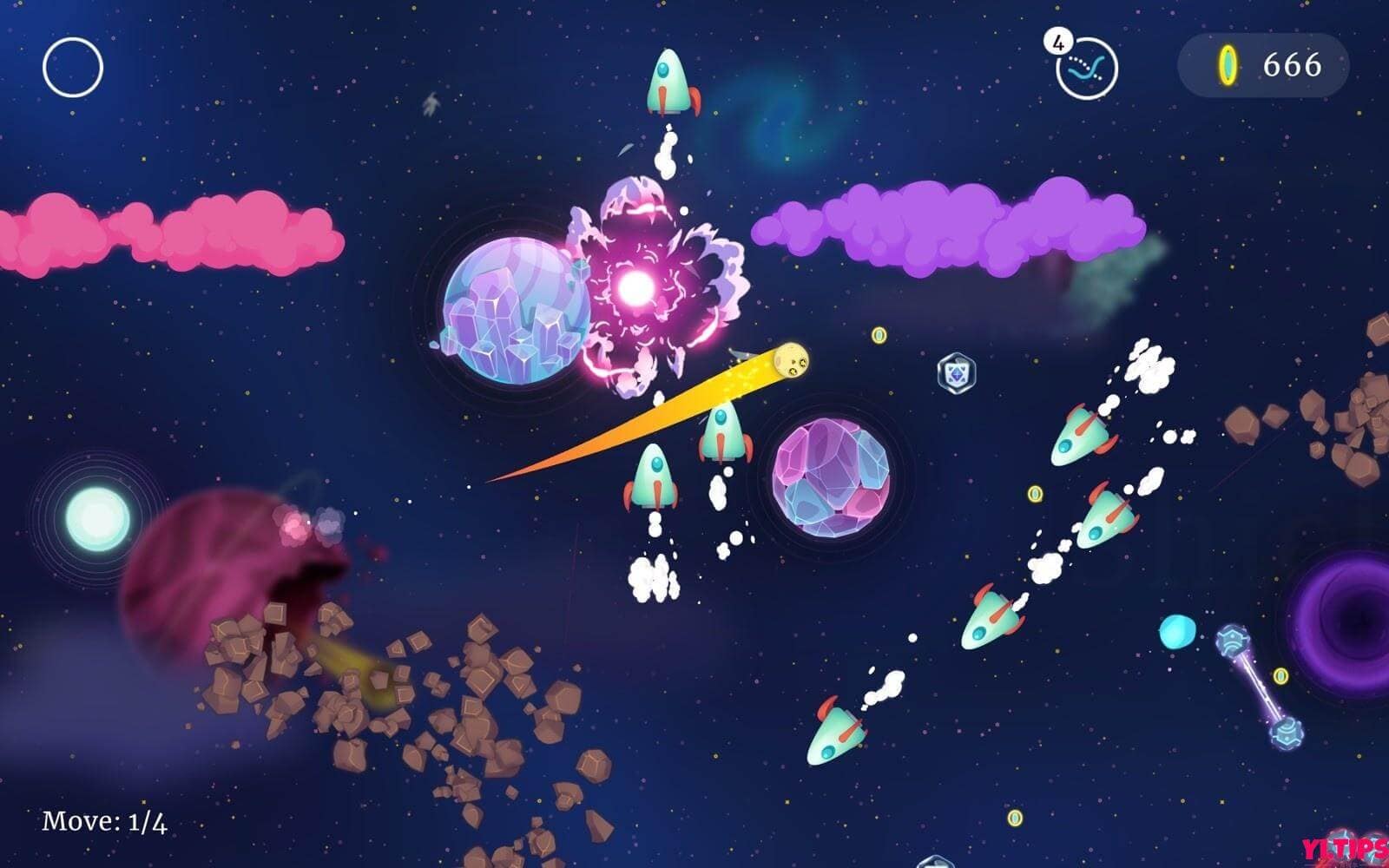Viewport: 1389px width, 868px height.
Task: Click the diamond gem pickup near the center
Action: [x=957, y=370]
